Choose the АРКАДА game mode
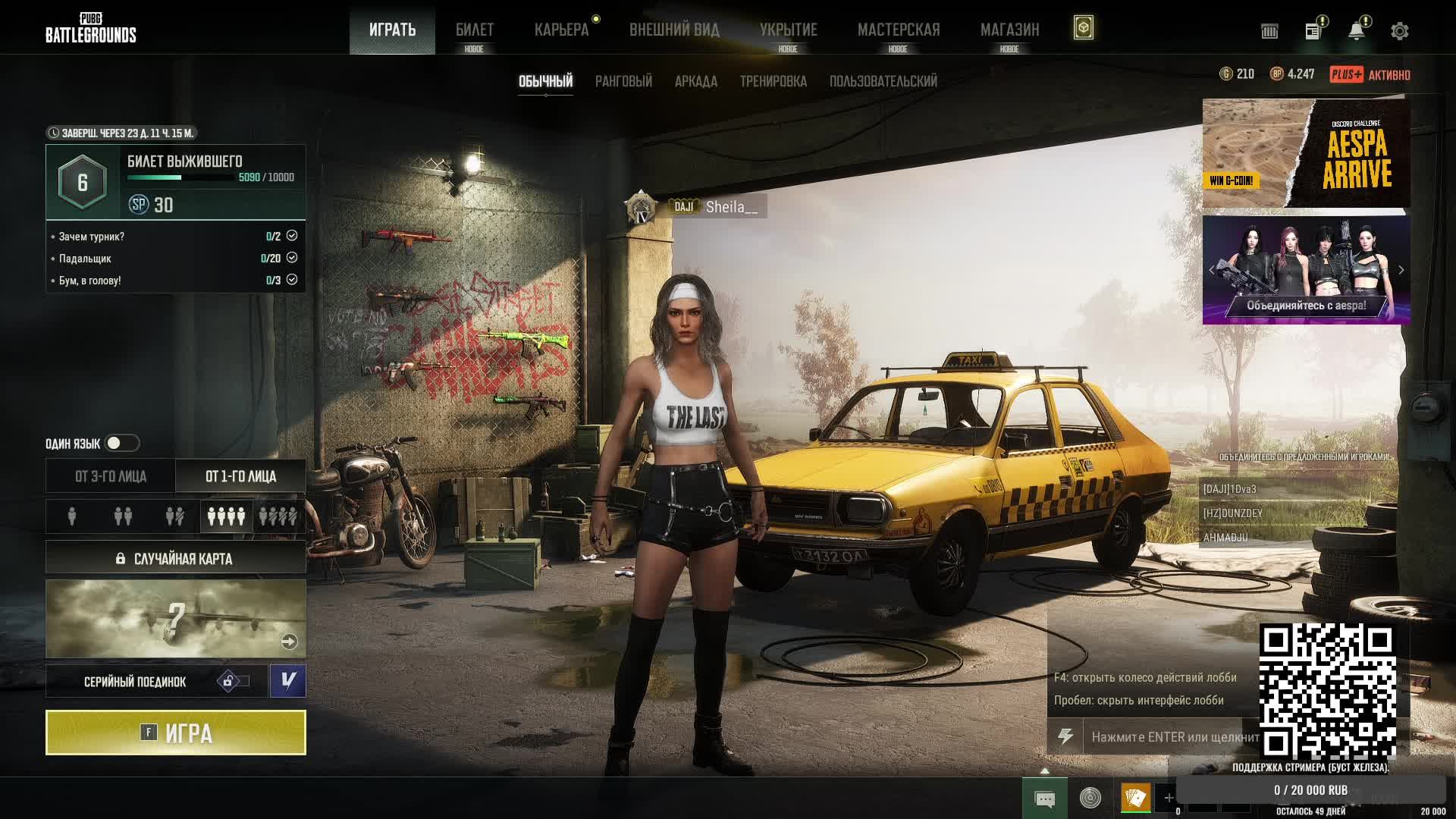The width and height of the screenshot is (1456, 819). click(695, 81)
